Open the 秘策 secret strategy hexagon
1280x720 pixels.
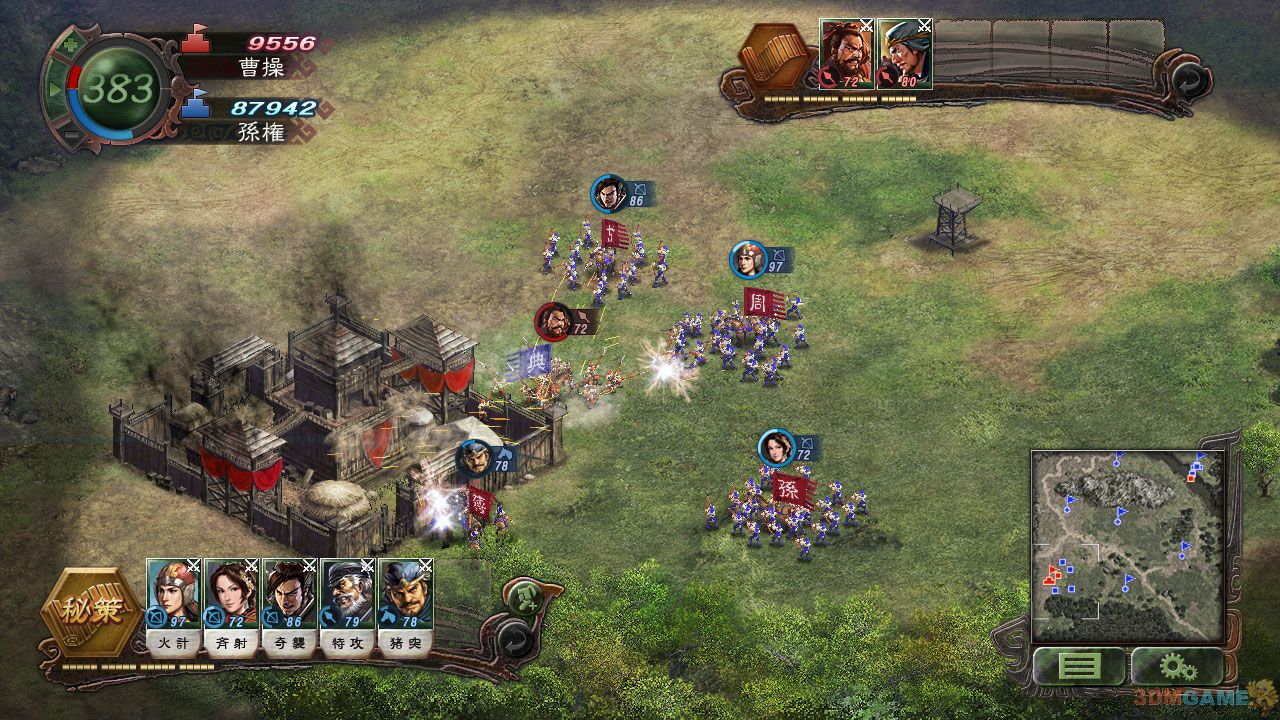point(89,611)
